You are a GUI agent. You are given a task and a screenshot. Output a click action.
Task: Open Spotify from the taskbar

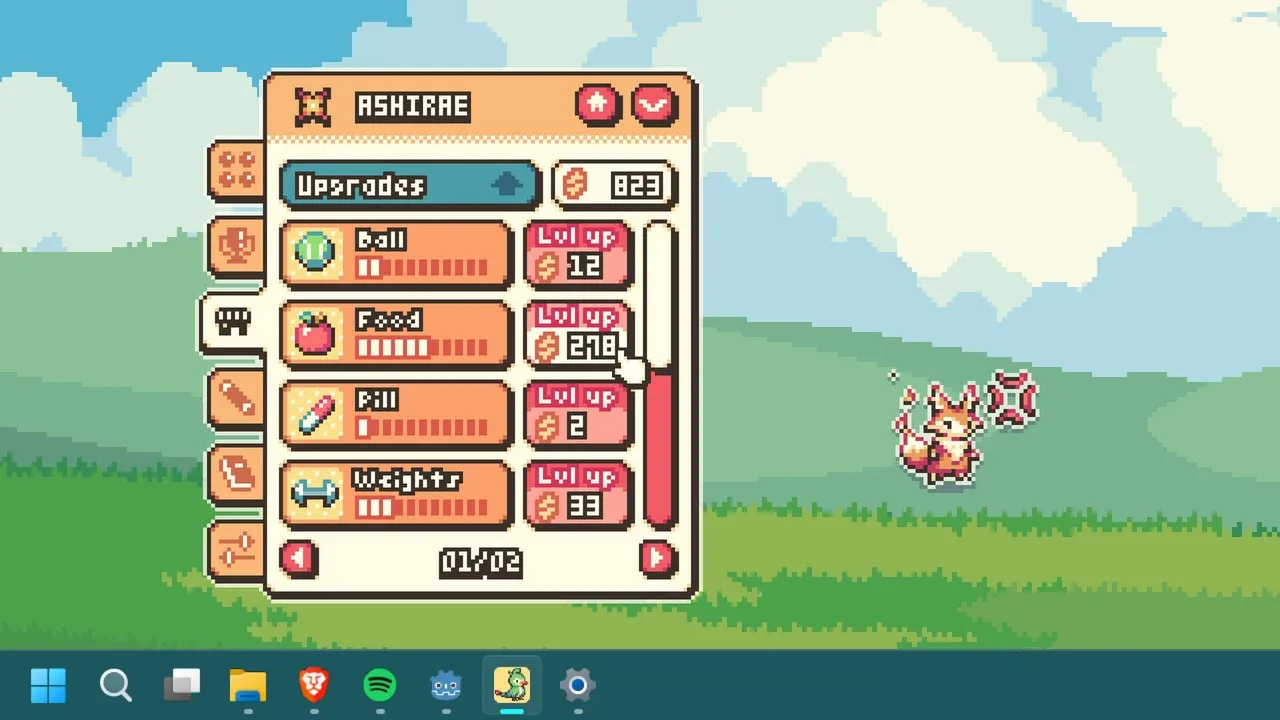tap(380, 686)
